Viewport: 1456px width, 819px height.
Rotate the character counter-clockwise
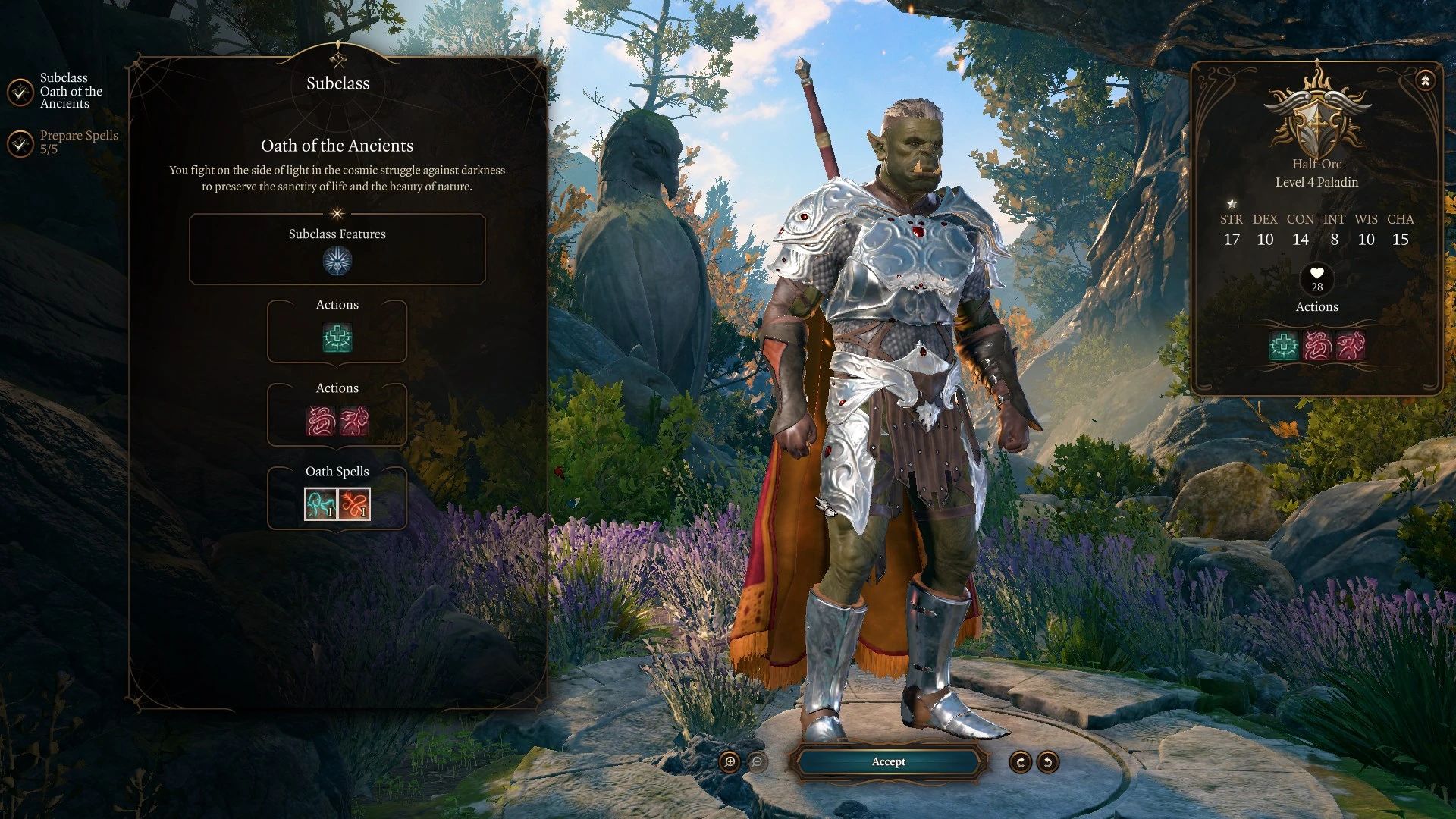click(1048, 762)
